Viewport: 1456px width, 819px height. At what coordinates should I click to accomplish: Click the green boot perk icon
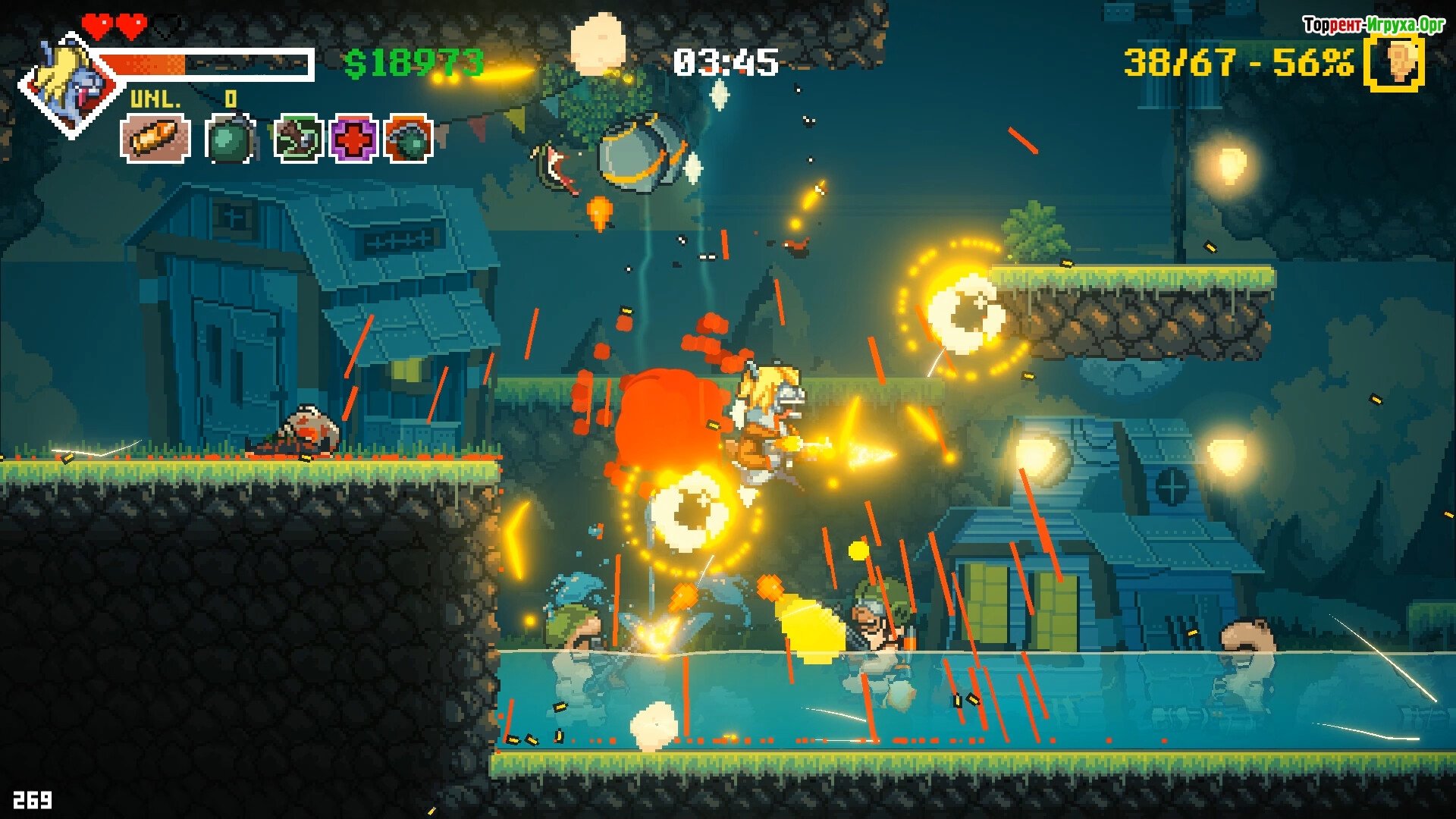(x=299, y=139)
